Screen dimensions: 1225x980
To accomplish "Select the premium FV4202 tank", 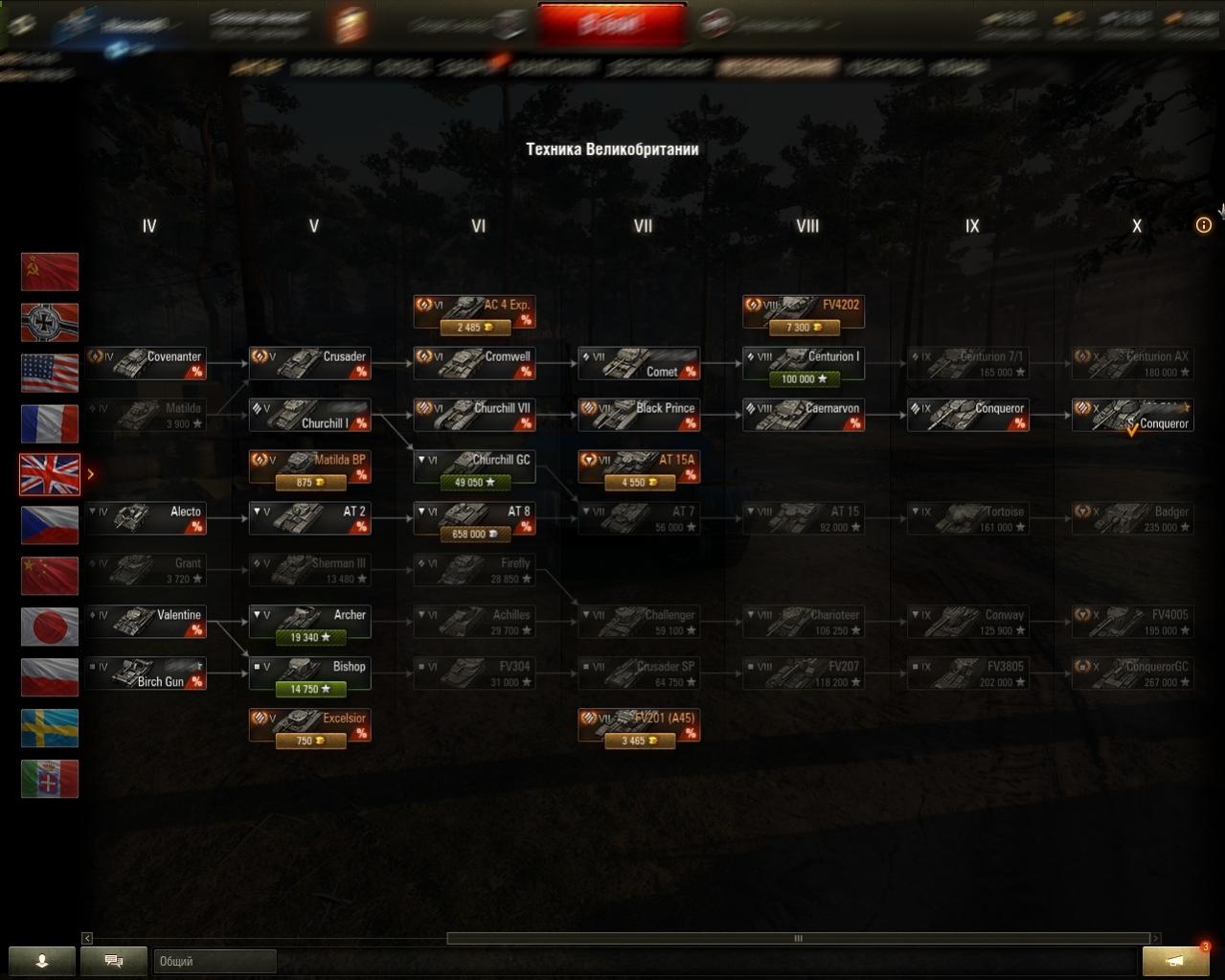I will 803,311.
